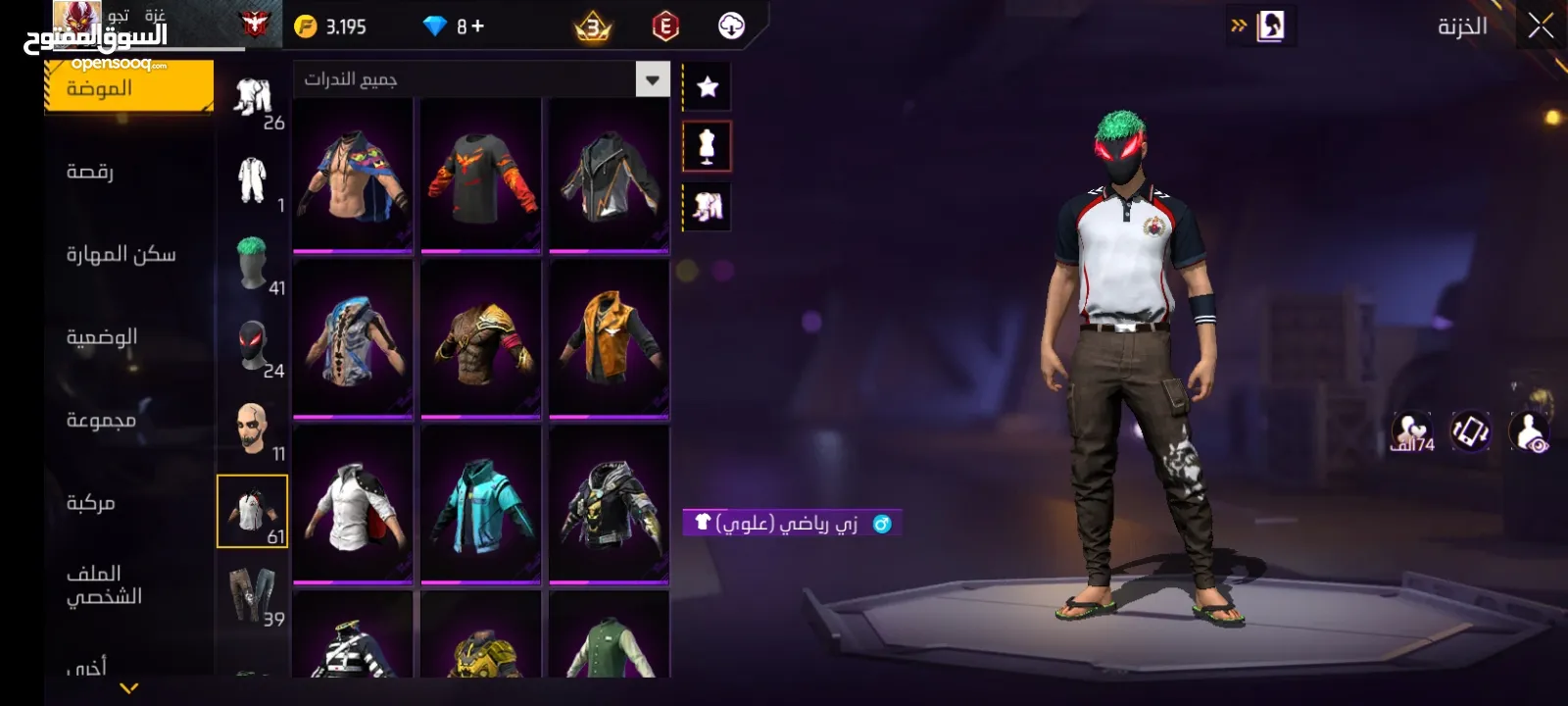Toggle the character visibility eye icon

coord(1530,431)
